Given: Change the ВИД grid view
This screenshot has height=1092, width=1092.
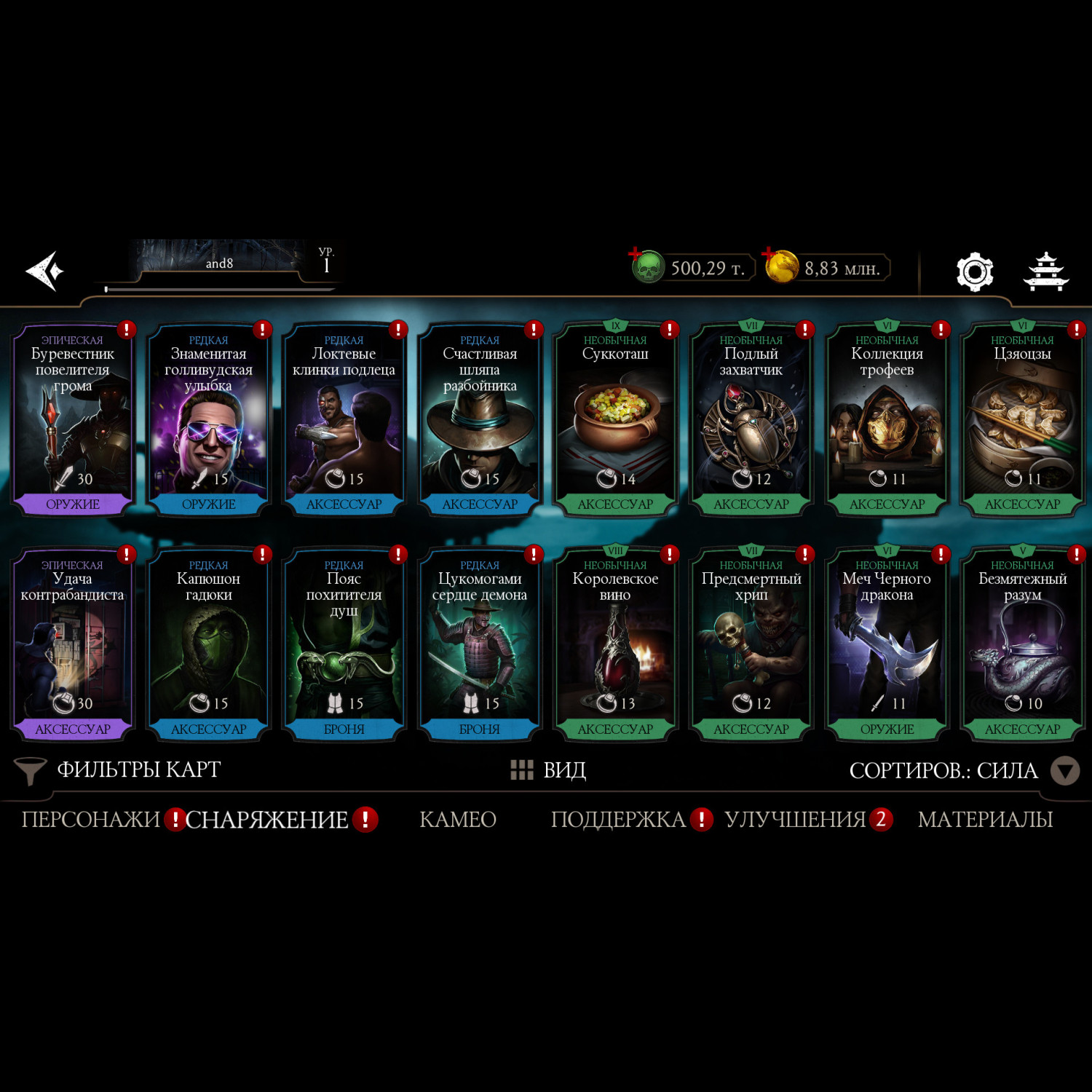Looking at the screenshot, I should coord(549,770).
